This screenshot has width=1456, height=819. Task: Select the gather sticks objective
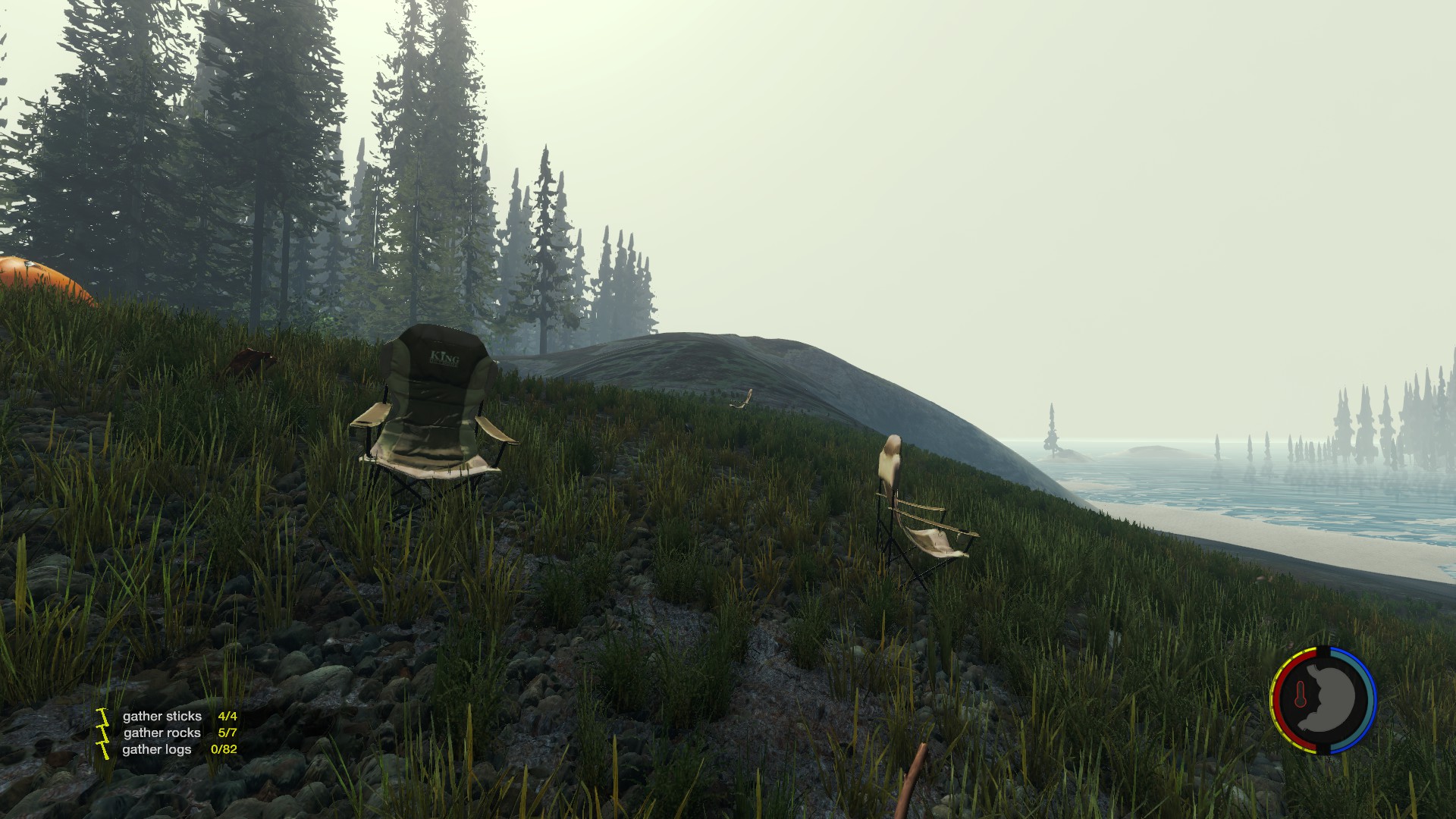pos(162,716)
